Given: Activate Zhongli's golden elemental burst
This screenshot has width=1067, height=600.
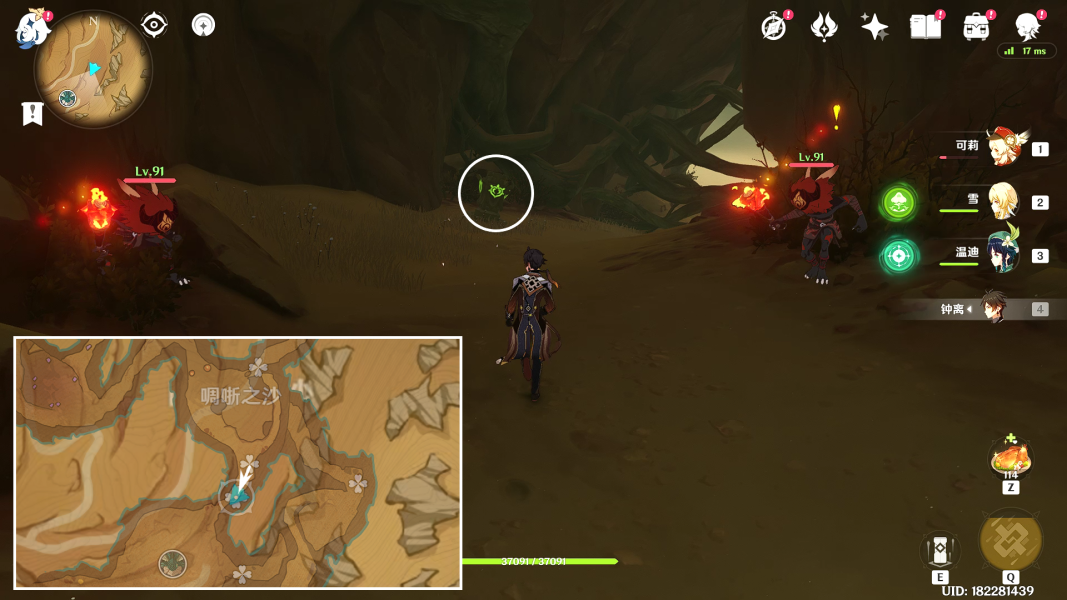Looking at the screenshot, I should [x=1011, y=540].
